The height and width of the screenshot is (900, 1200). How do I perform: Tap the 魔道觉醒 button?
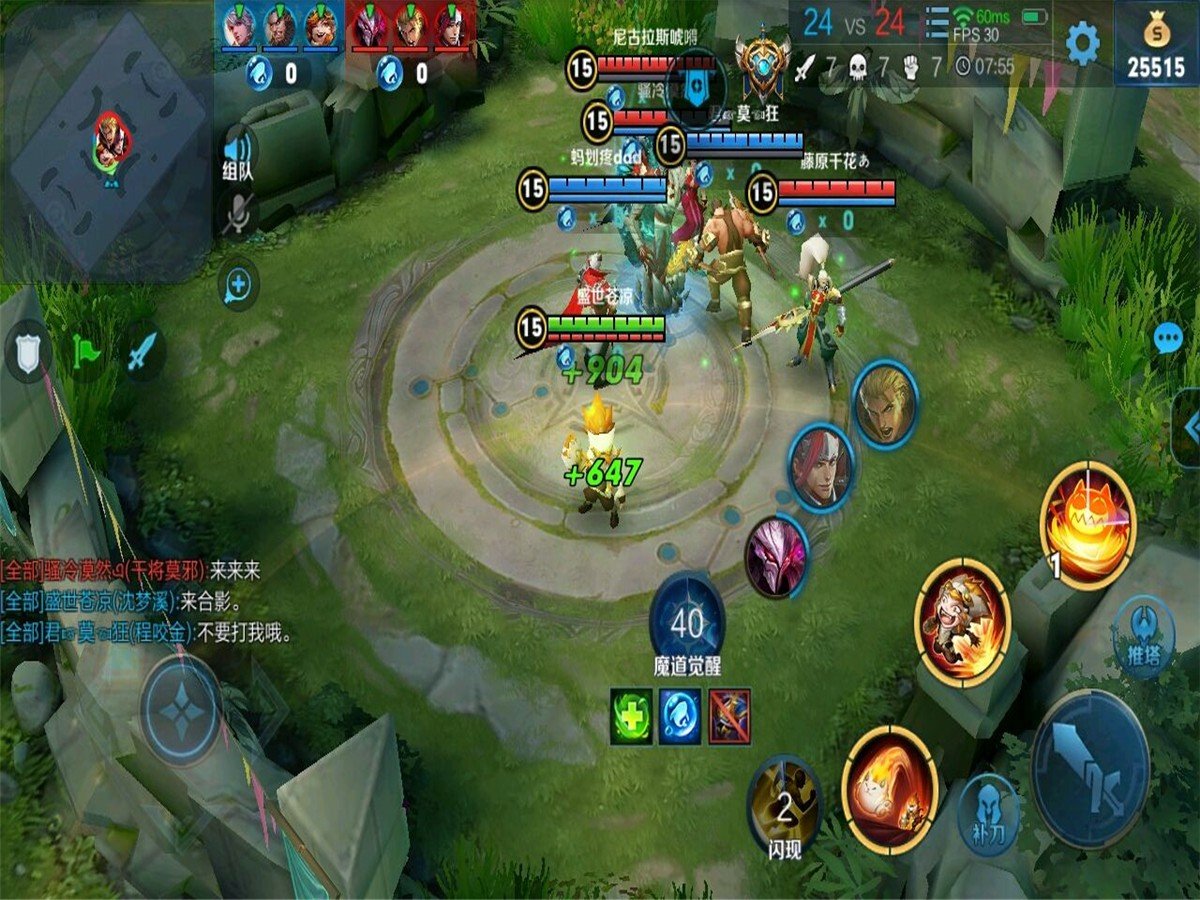(687, 625)
